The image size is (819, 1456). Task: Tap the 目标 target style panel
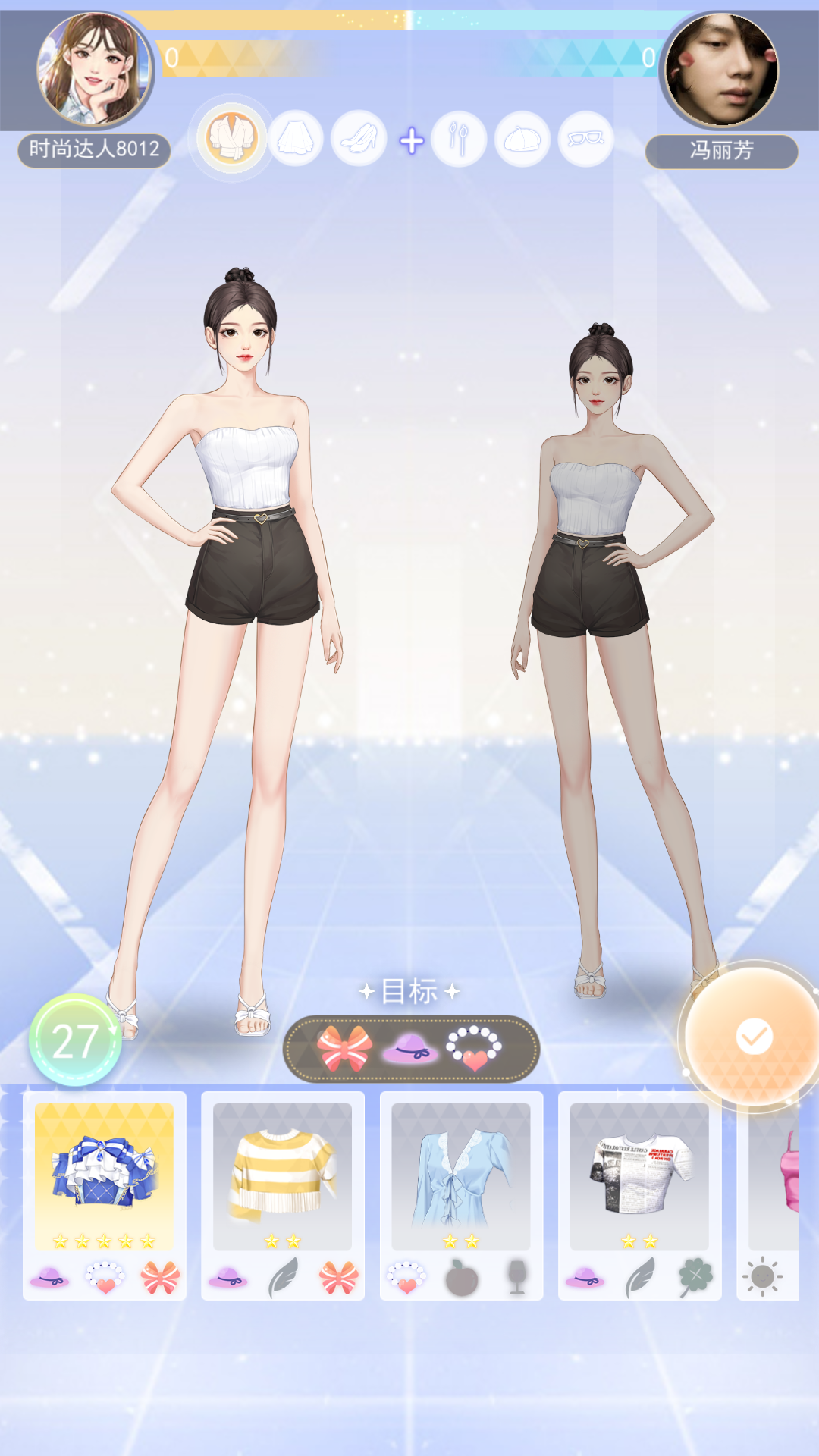click(411, 1048)
